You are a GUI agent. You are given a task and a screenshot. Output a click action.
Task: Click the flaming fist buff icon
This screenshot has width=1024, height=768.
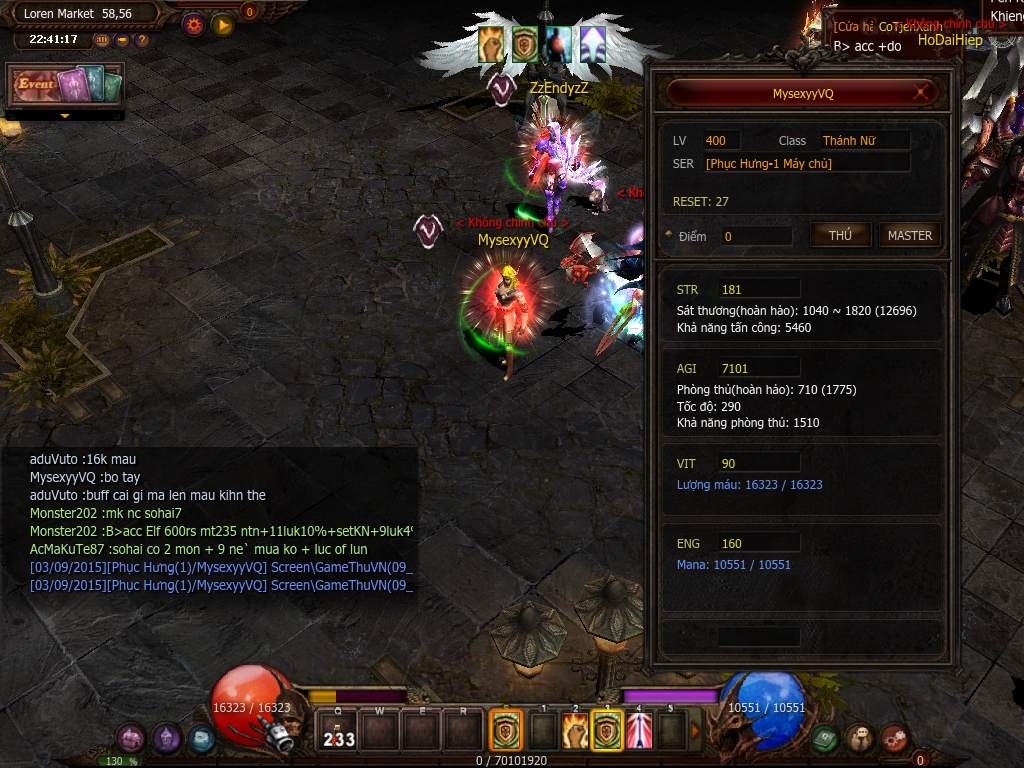492,44
